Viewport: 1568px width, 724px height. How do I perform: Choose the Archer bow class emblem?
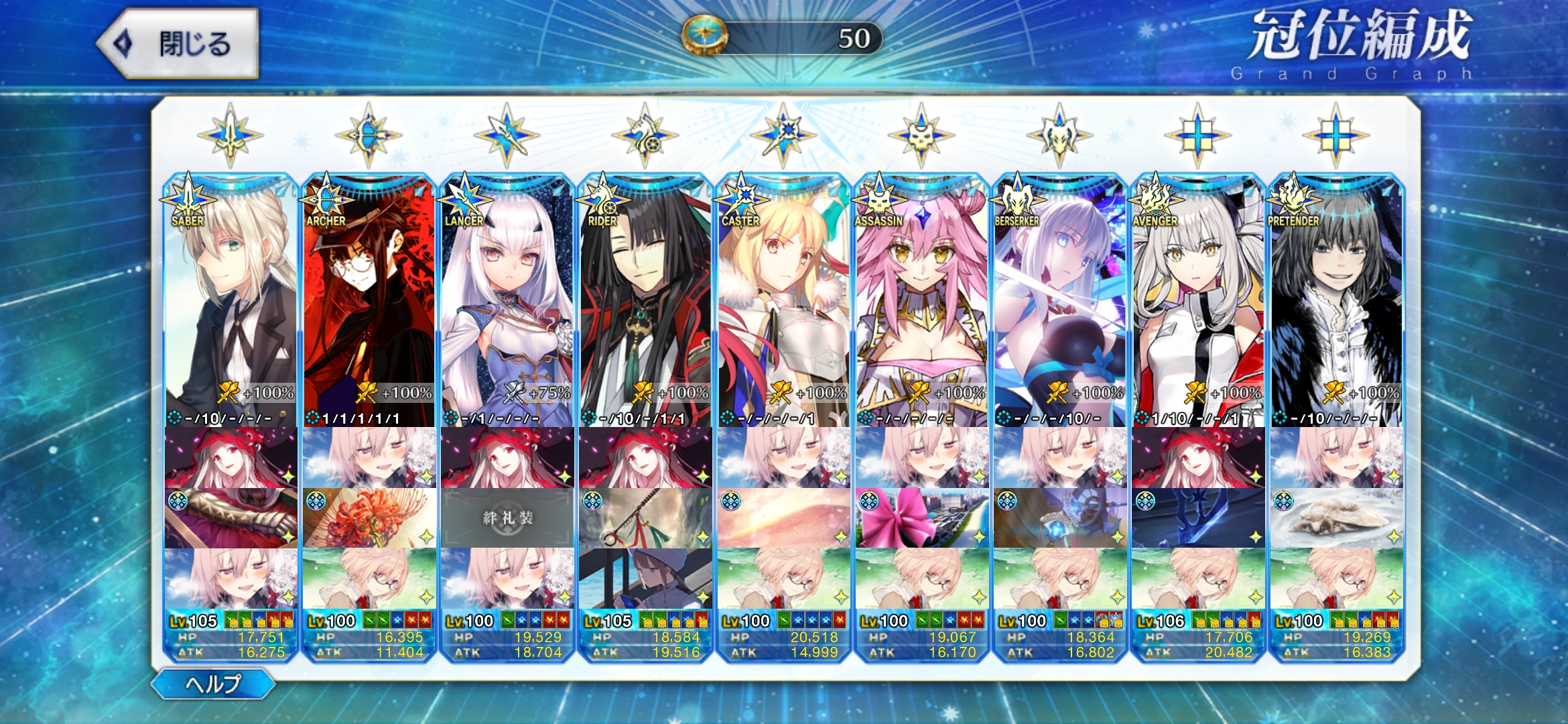click(x=369, y=135)
